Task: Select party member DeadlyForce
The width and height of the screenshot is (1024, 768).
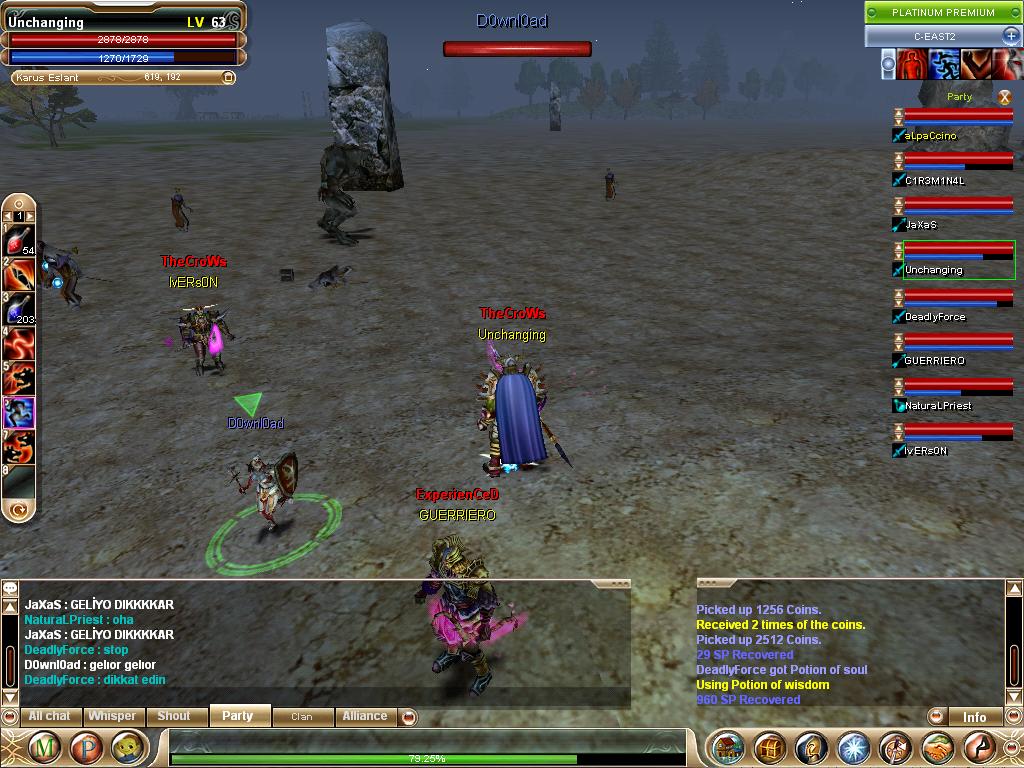Action: click(x=935, y=317)
